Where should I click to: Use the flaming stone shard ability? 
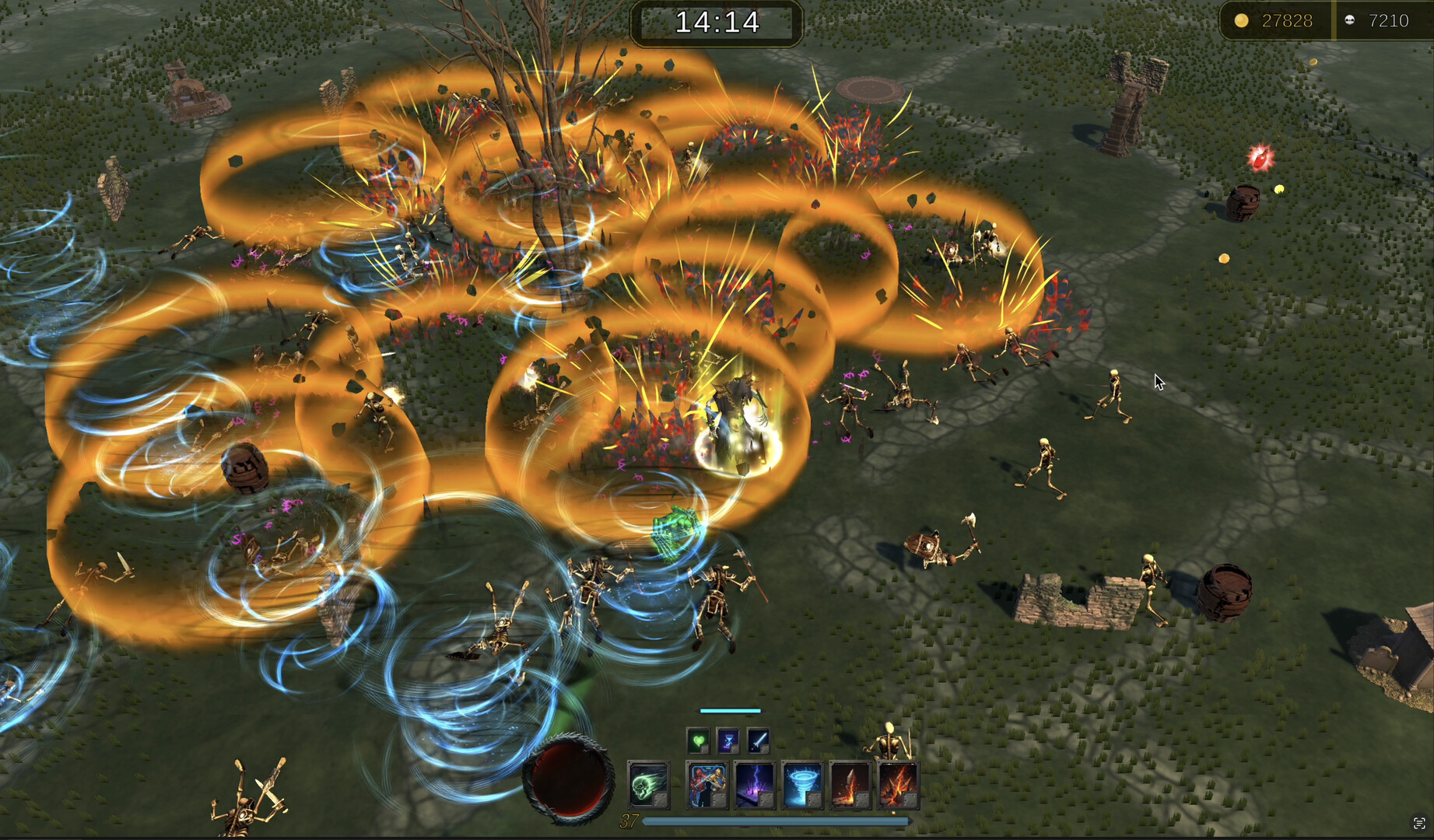coord(850,784)
